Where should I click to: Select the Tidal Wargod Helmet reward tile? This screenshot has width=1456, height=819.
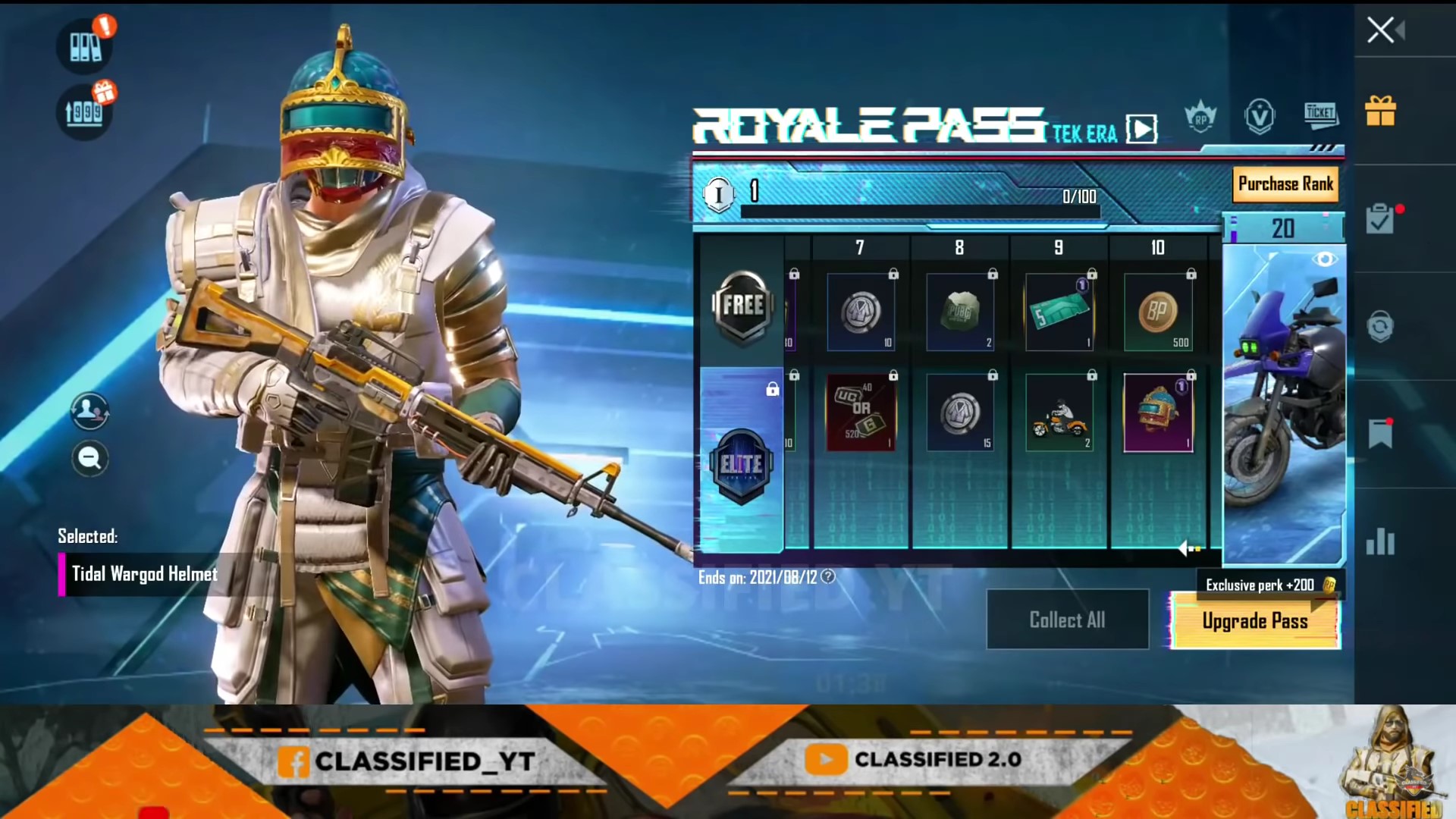1157,413
